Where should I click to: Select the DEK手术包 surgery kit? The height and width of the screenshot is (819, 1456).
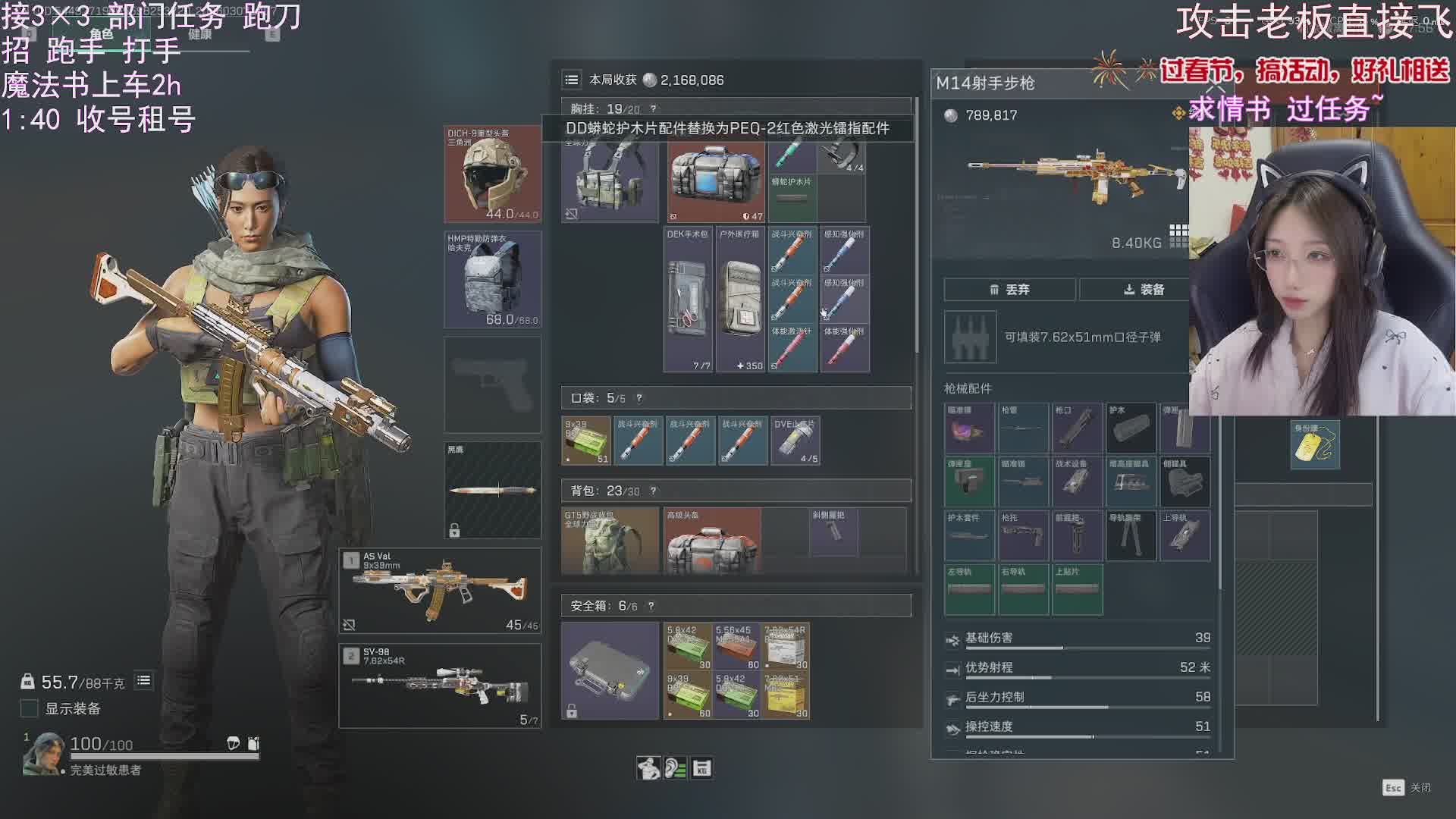click(688, 300)
